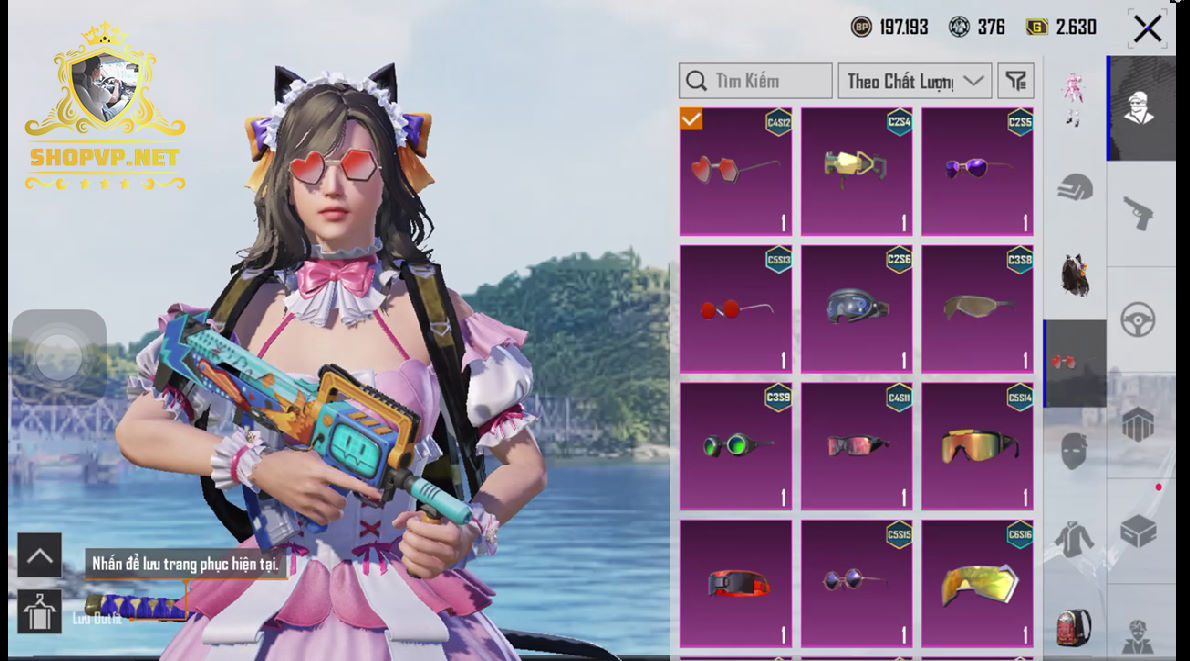
Task: Show the pistol weapon skins tab
Action: point(1138,213)
